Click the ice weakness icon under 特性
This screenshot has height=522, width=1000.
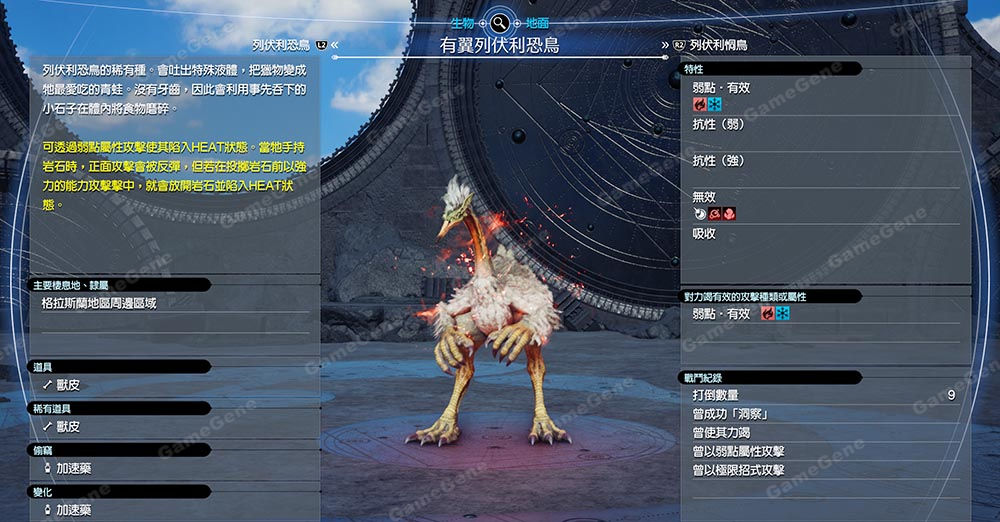(x=715, y=104)
